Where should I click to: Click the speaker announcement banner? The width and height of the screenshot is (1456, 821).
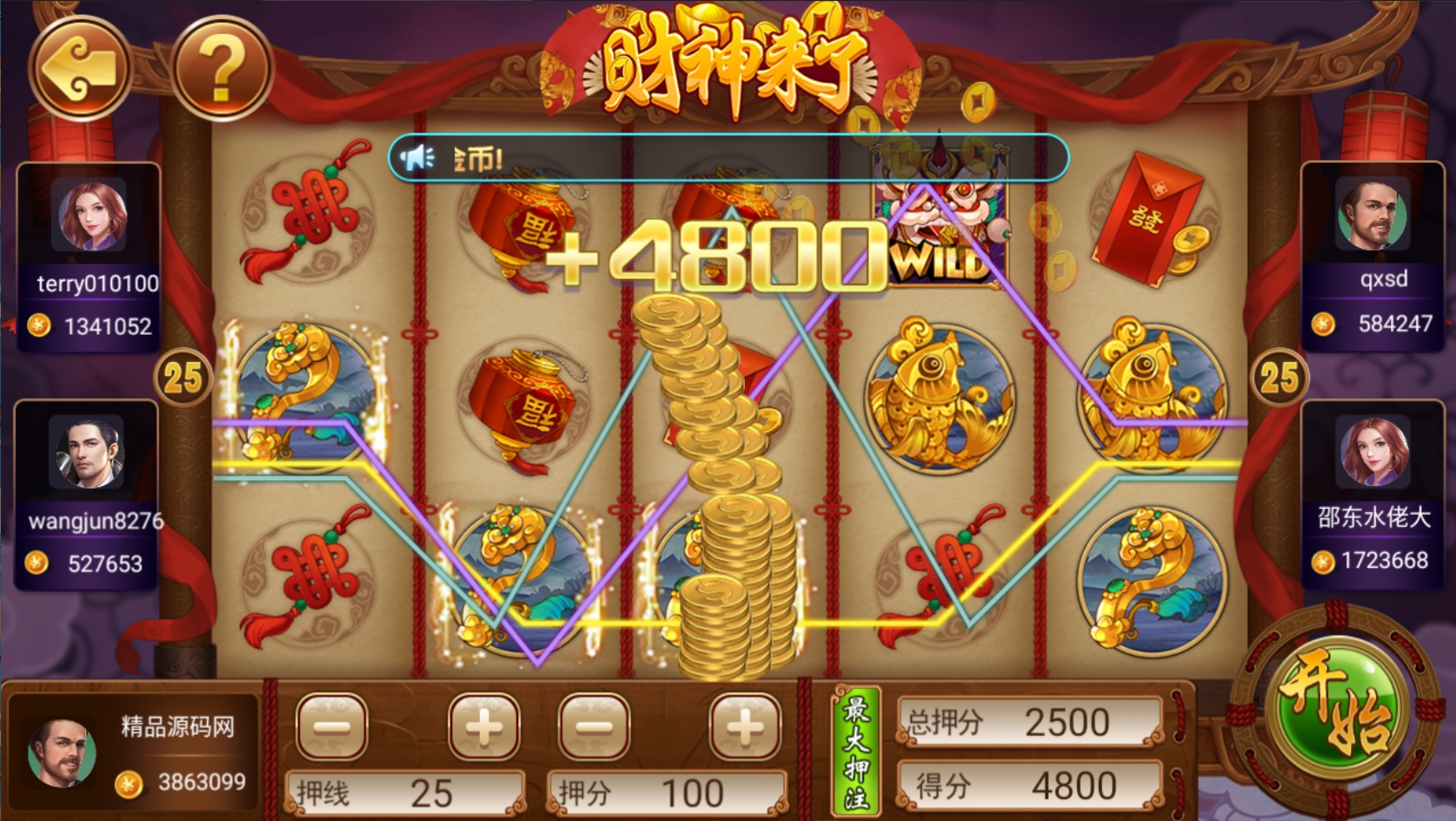pyautogui.click(x=728, y=157)
